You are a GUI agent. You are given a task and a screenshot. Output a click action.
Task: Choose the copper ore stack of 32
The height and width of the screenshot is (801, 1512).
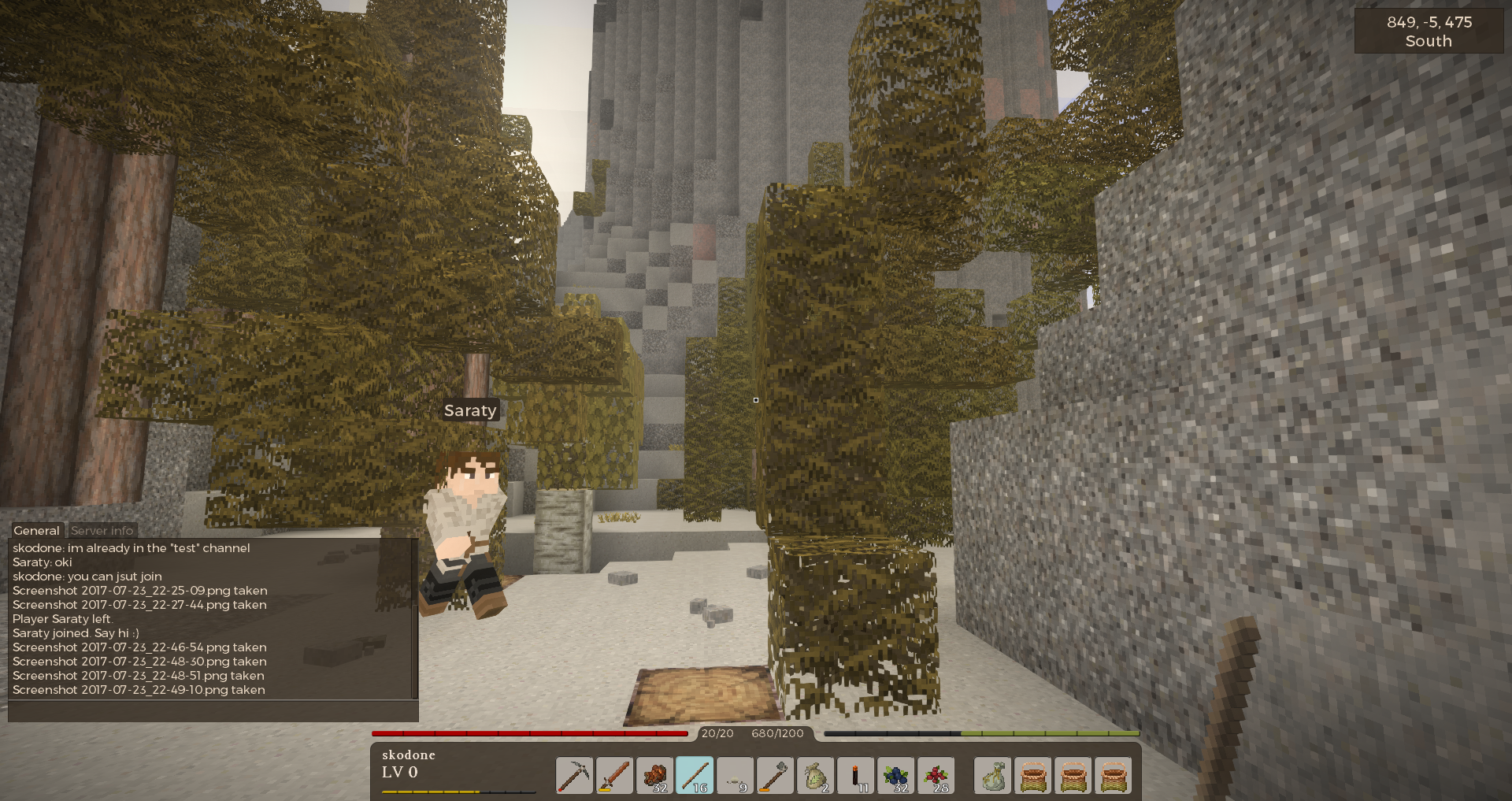point(654,776)
